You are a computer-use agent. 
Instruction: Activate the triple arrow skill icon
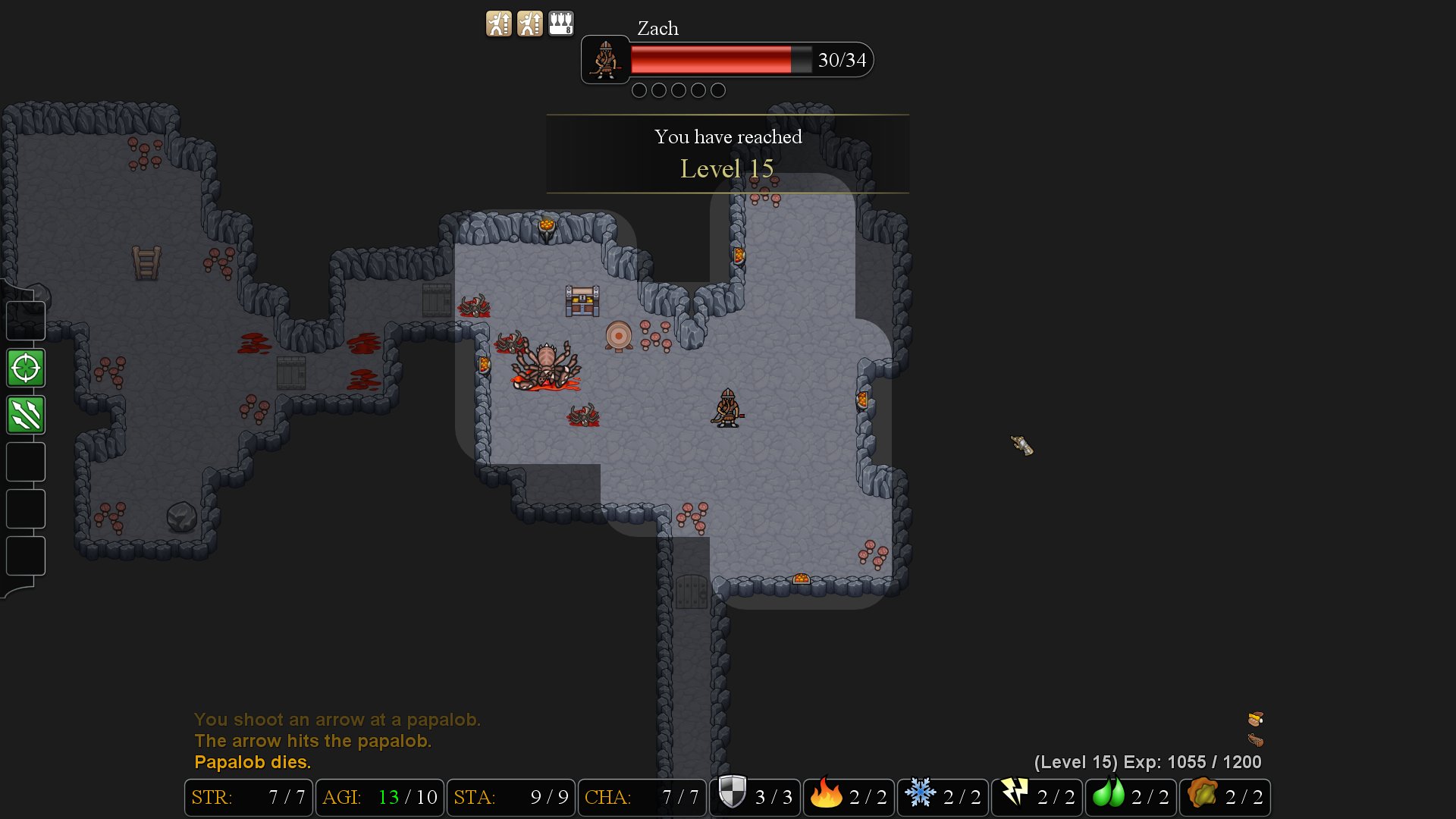(25, 415)
